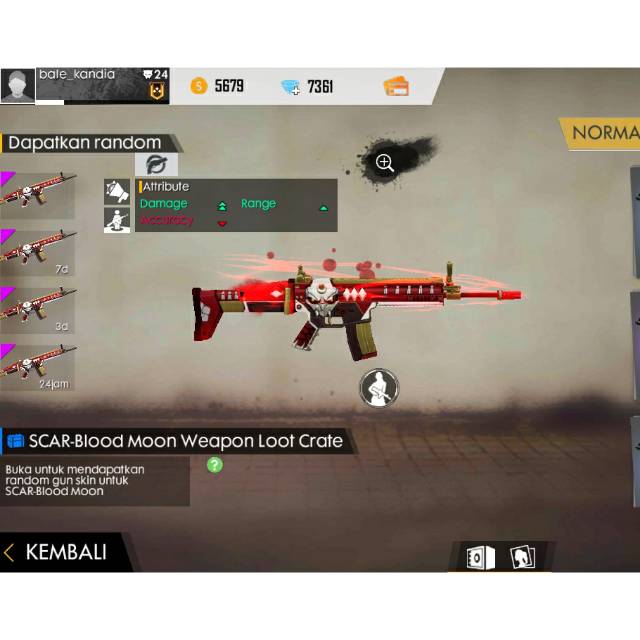This screenshot has height=640, width=640.
Task: Preview weapon on character with soldier icon
Action: click(x=378, y=388)
